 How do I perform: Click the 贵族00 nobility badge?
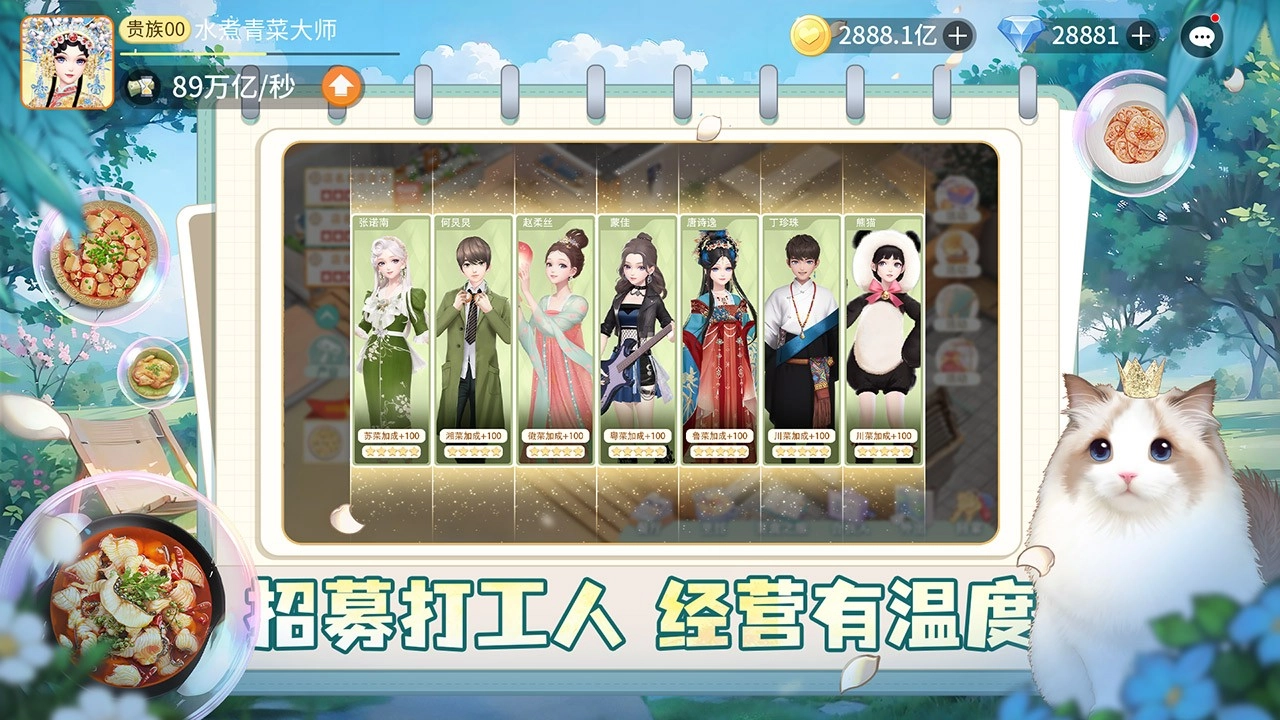point(157,29)
